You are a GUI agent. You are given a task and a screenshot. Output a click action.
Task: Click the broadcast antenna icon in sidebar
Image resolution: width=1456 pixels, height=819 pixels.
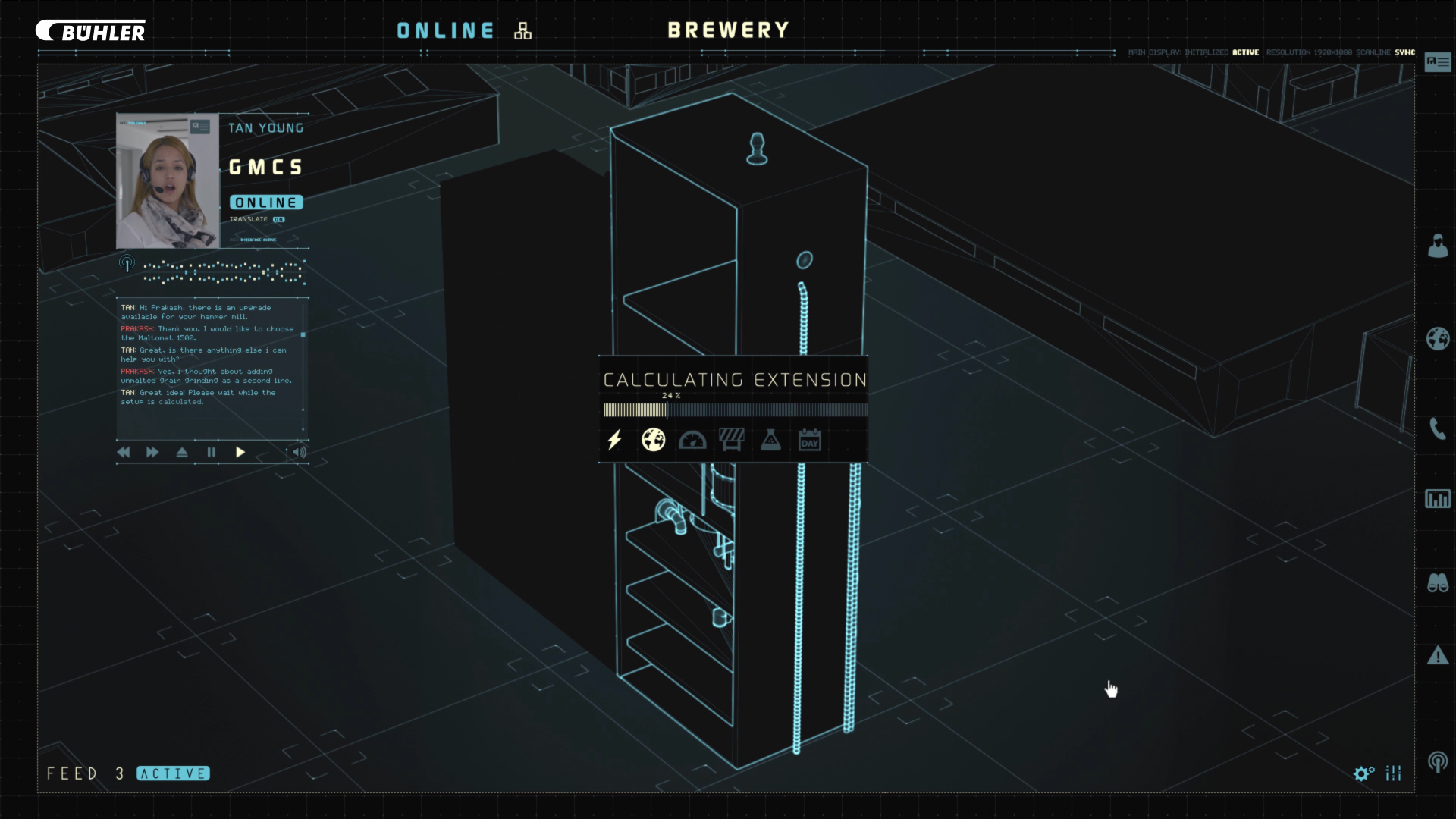click(1438, 761)
